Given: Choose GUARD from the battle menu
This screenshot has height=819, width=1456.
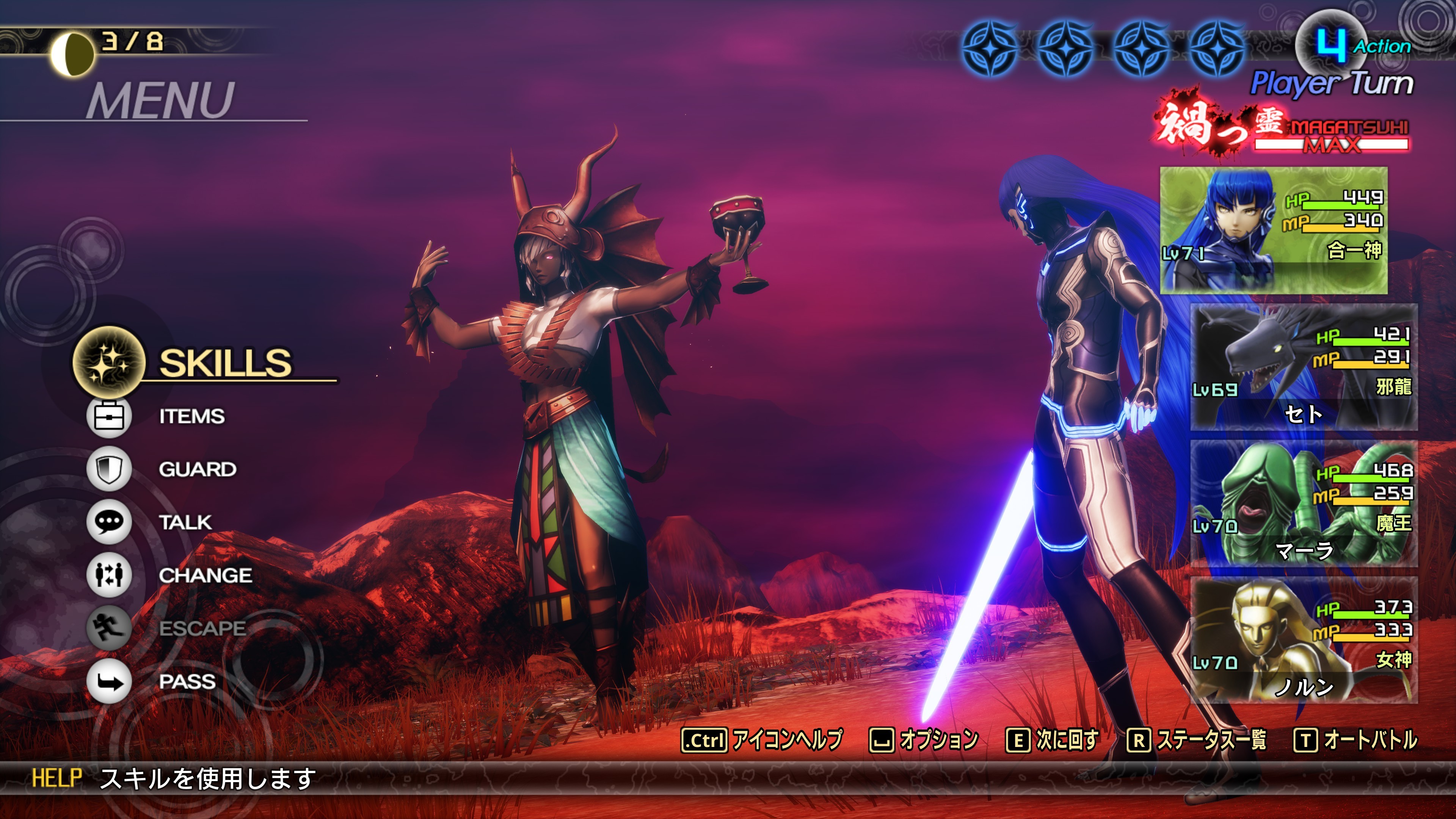Looking at the screenshot, I should click(x=197, y=469).
